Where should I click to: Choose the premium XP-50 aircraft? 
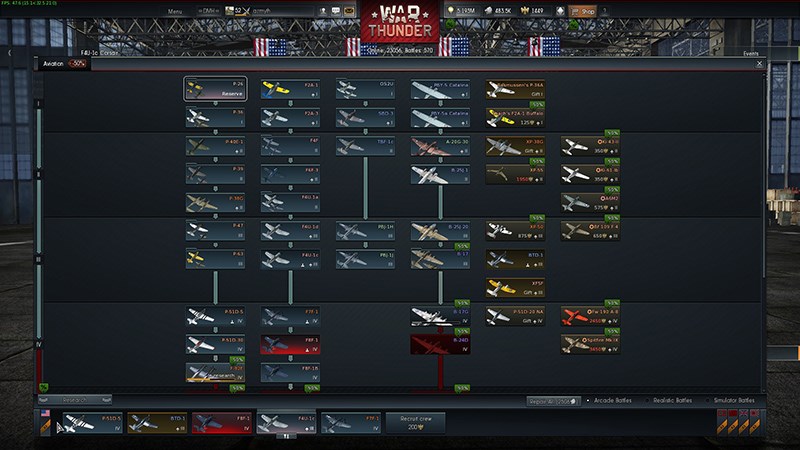click(x=515, y=231)
